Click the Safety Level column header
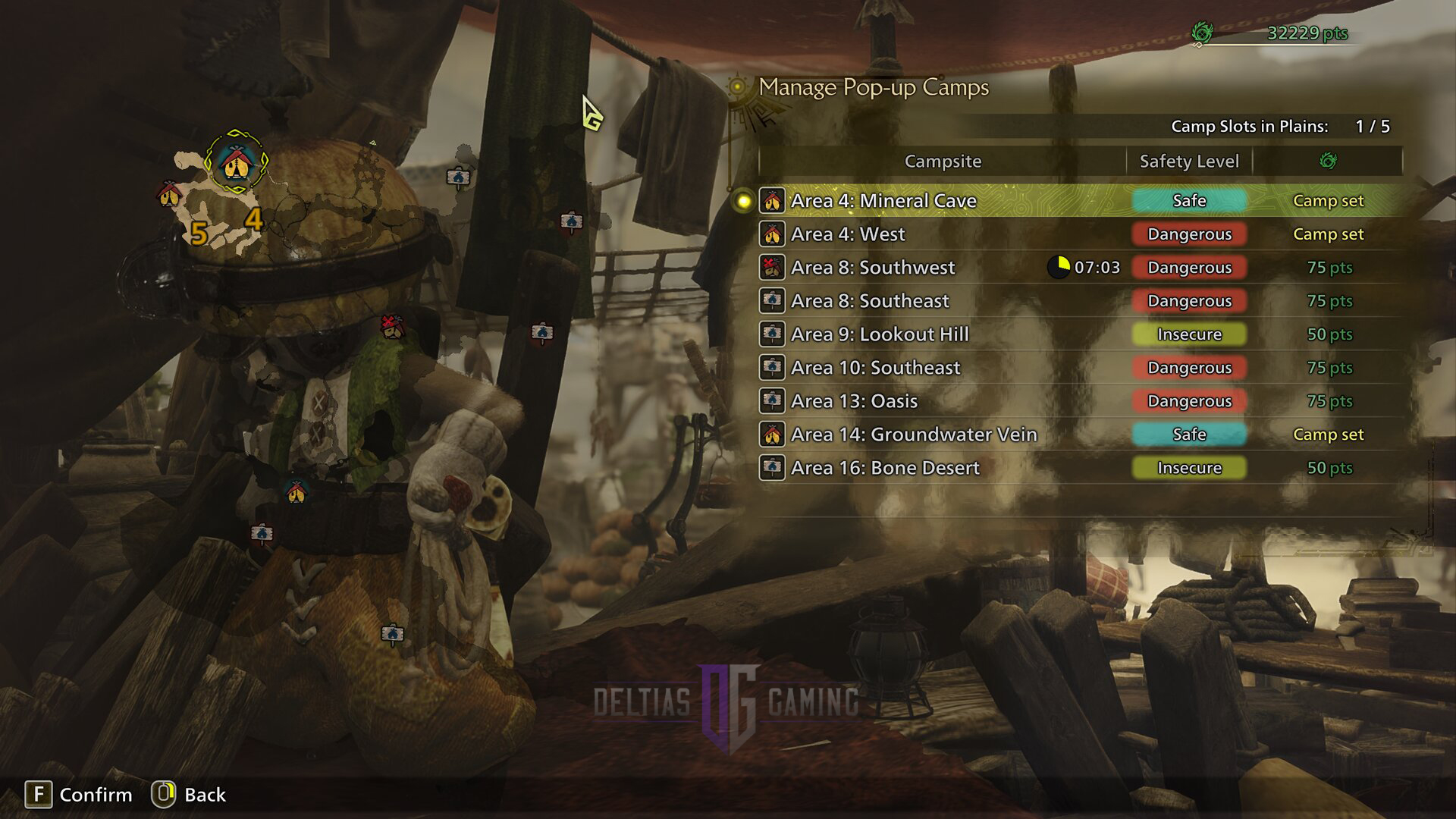Image resolution: width=1456 pixels, height=819 pixels. [1188, 162]
